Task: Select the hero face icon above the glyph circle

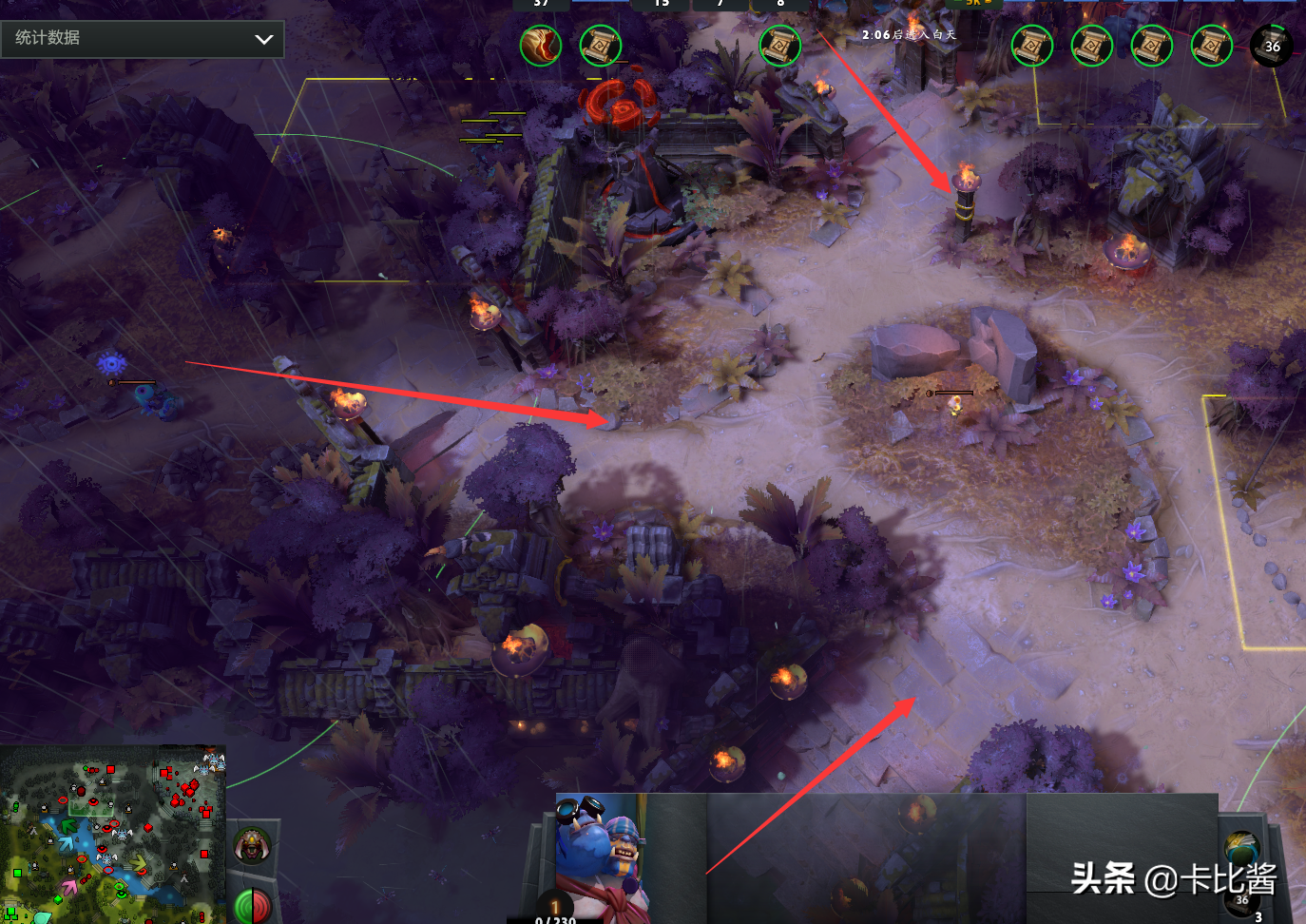Action: 252,844
